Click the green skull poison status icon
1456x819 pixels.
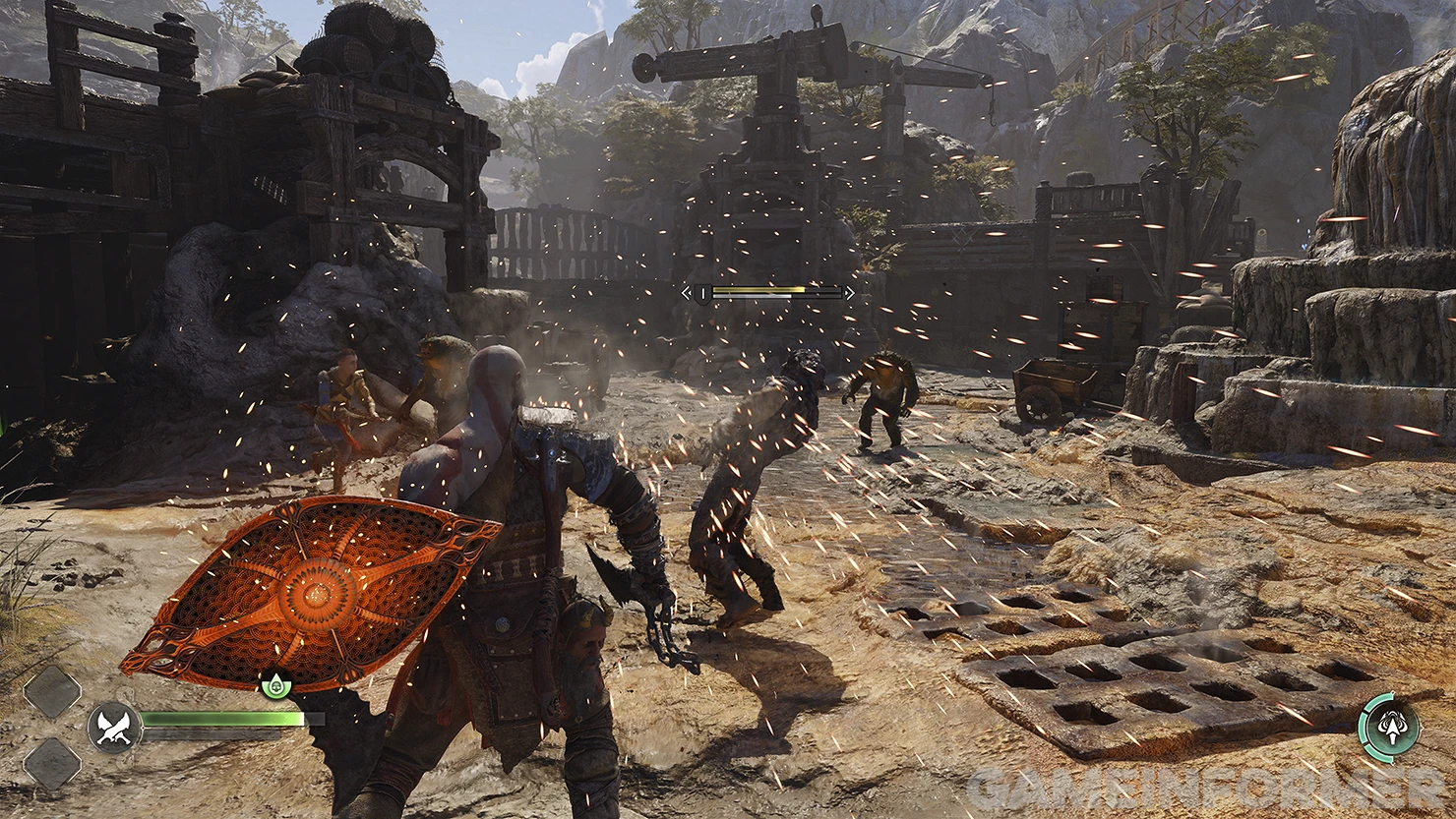tap(274, 684)
